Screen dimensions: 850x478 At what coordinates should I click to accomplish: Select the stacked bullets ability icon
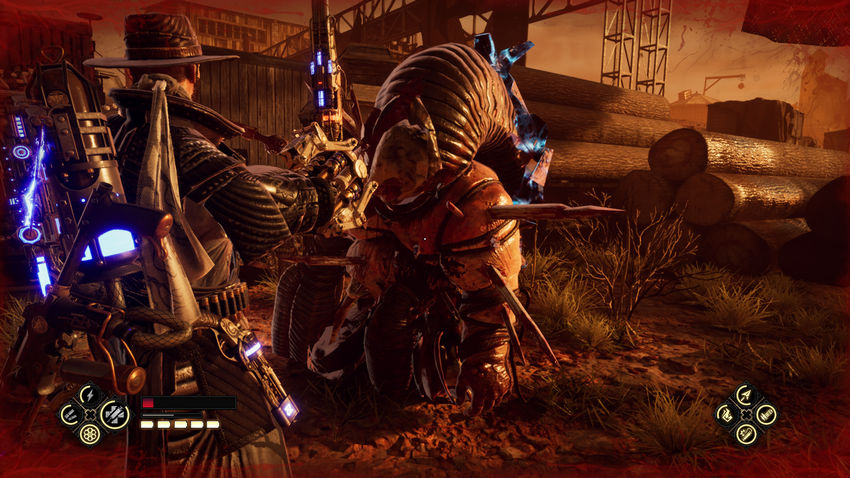click(766, 415)
